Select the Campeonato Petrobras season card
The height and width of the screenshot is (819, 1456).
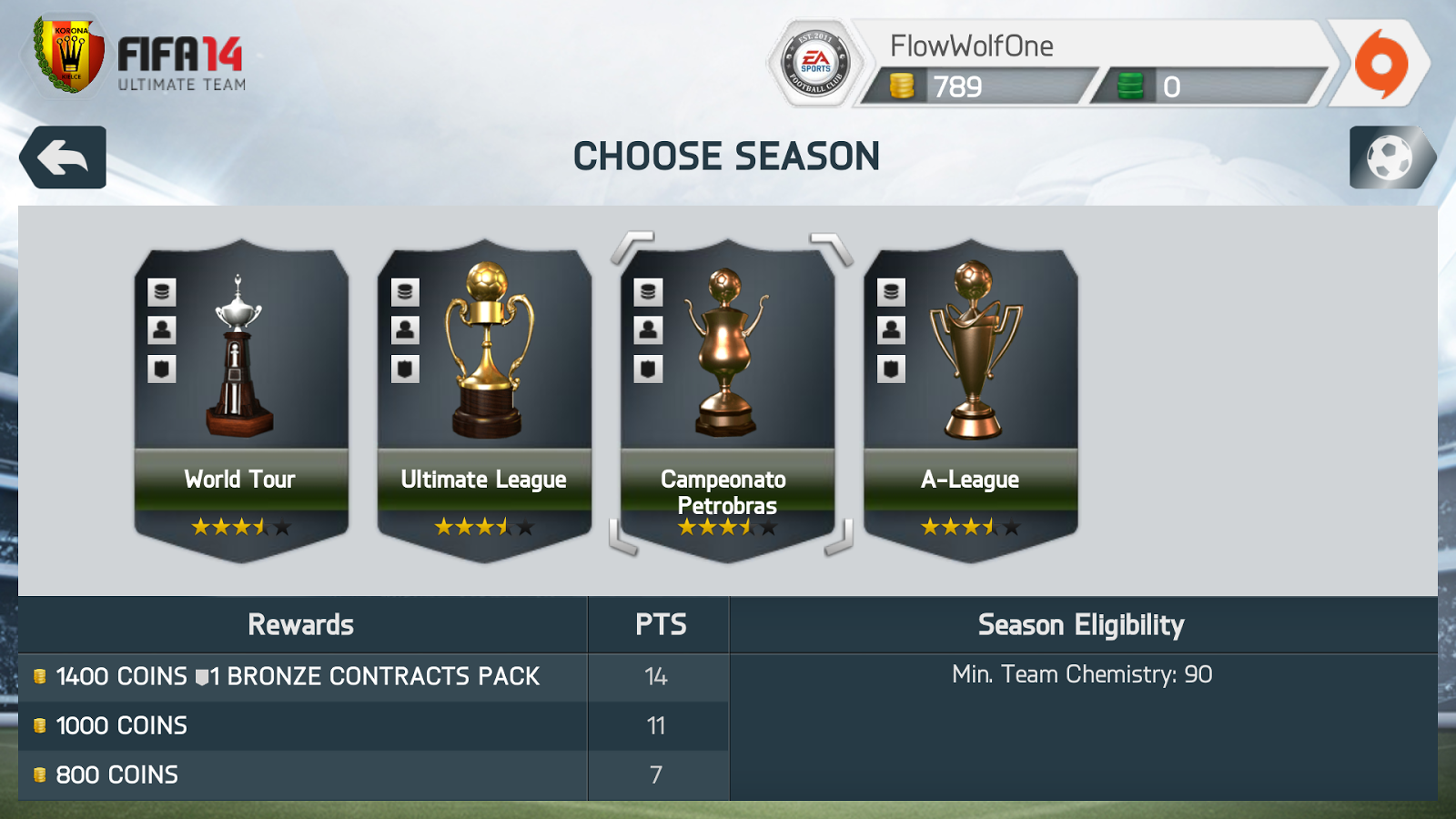coord(728,391)
